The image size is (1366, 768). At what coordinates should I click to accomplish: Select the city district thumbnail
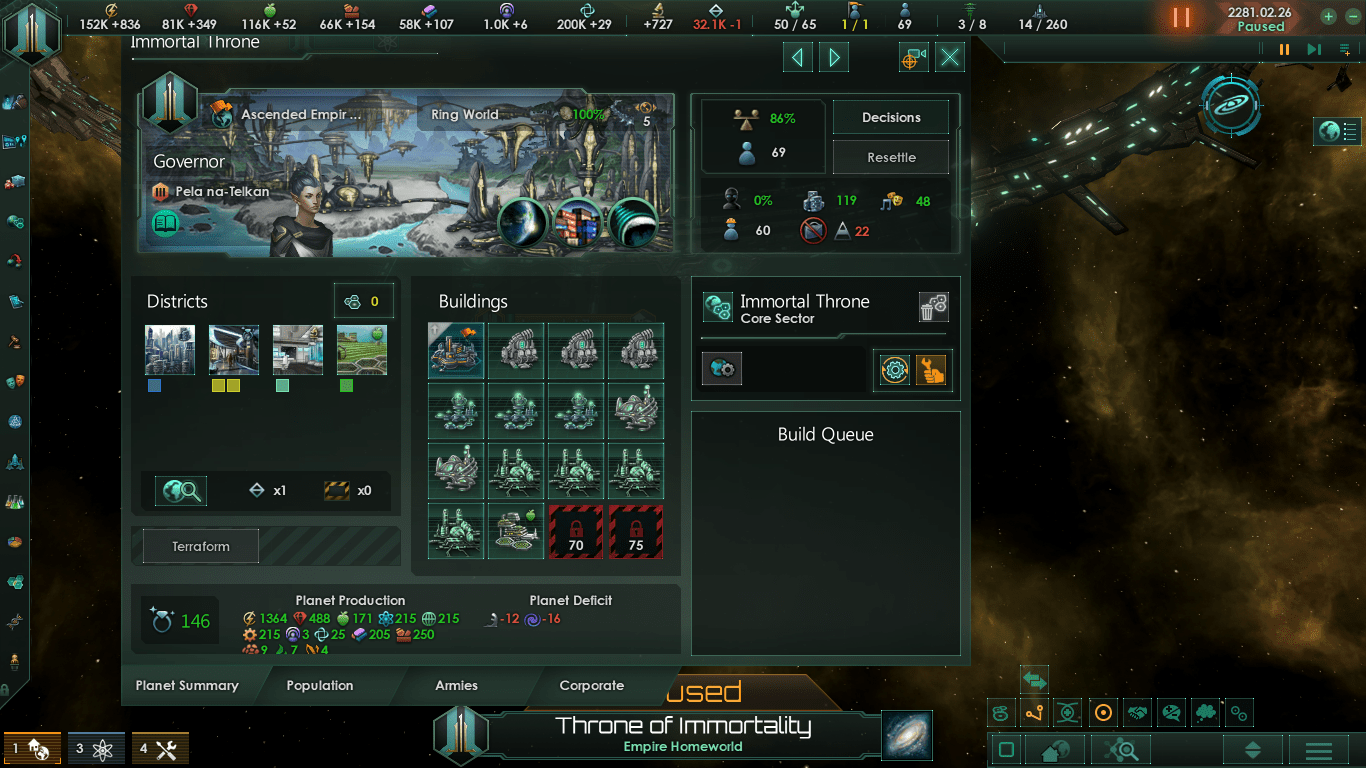170,350
